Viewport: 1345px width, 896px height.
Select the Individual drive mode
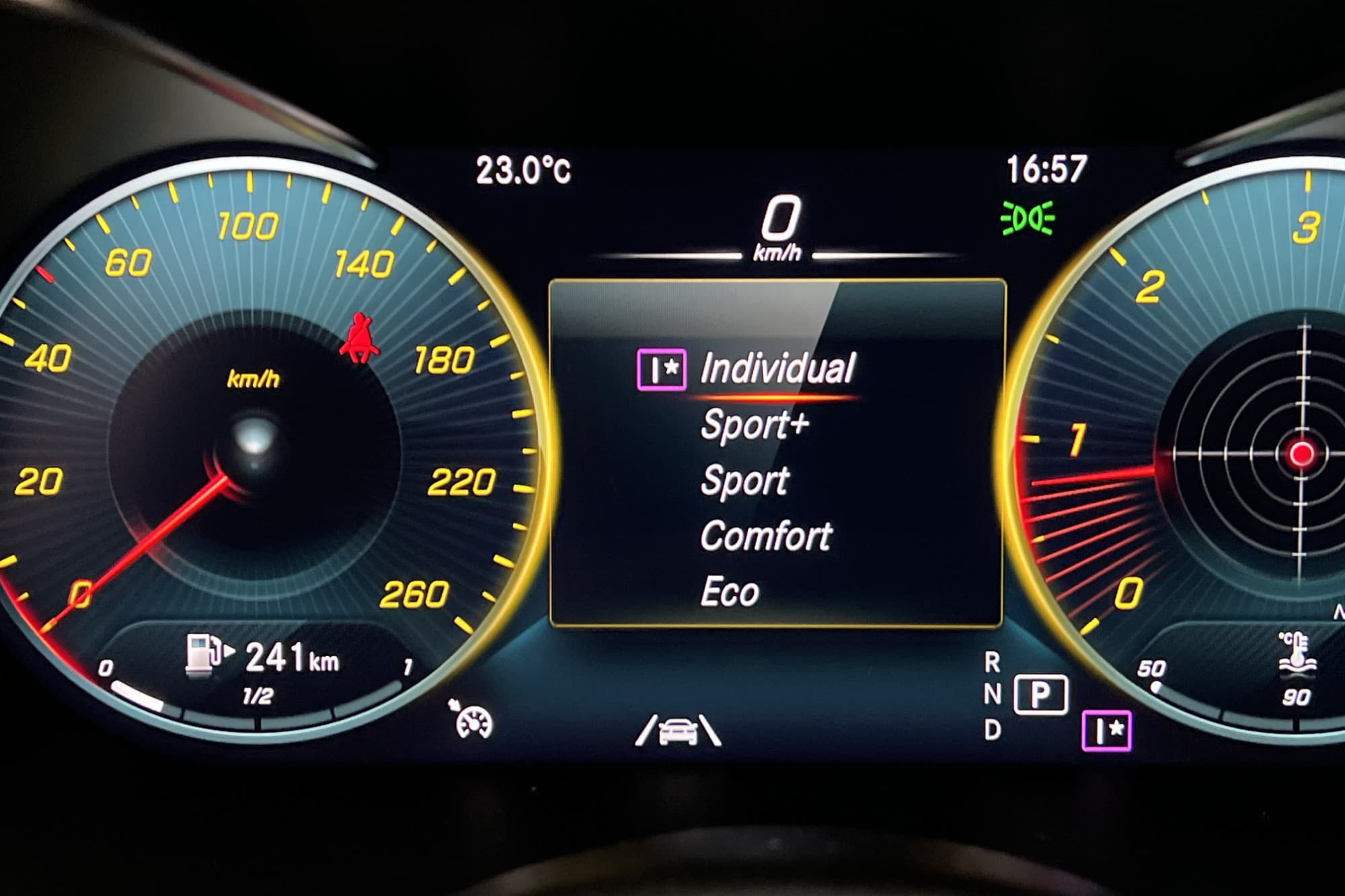click(x=777, y=368)
